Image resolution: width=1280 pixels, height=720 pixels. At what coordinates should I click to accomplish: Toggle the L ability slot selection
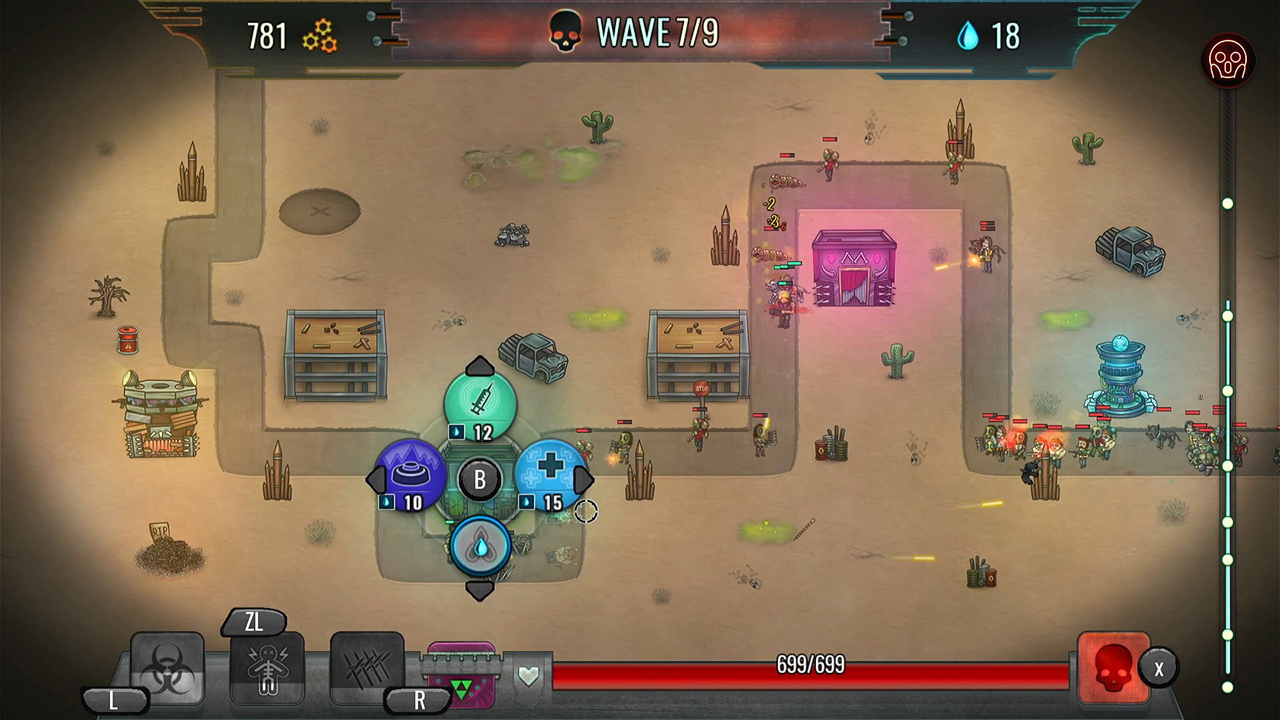[x=113, y=701]
